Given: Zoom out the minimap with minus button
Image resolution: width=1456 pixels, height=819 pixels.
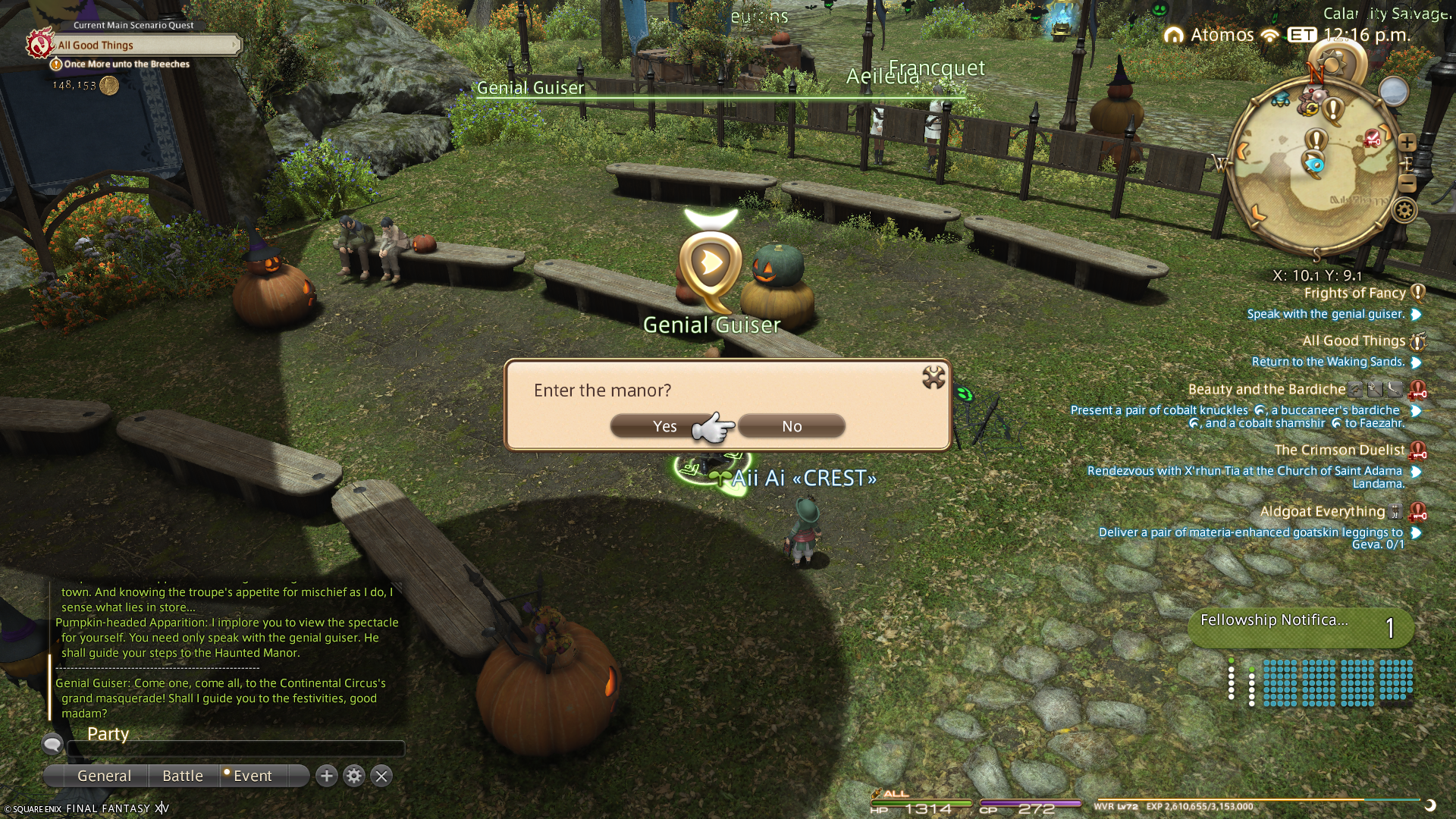Looking at the screenshot, I should pos(1407,184).
